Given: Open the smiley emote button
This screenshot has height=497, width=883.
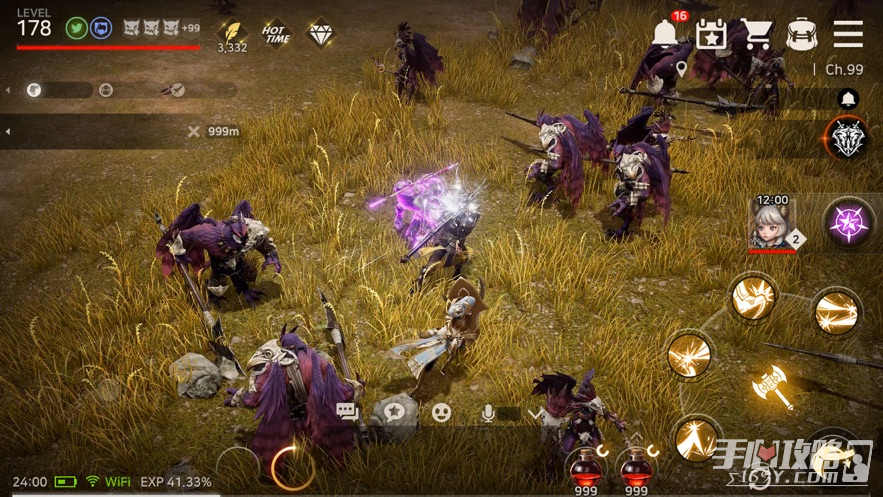Looking at the screenshot, I should 441,411.
